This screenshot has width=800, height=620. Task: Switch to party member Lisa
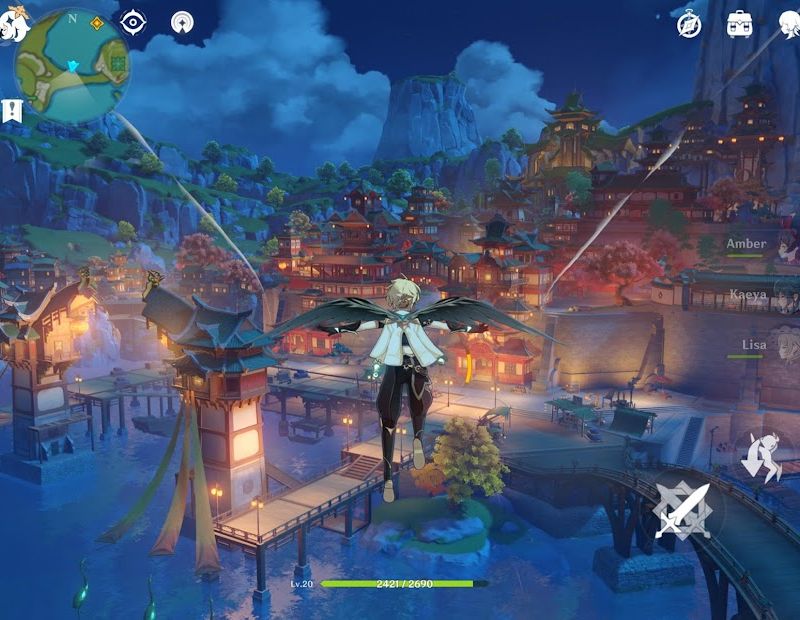[x=767, y=347]
